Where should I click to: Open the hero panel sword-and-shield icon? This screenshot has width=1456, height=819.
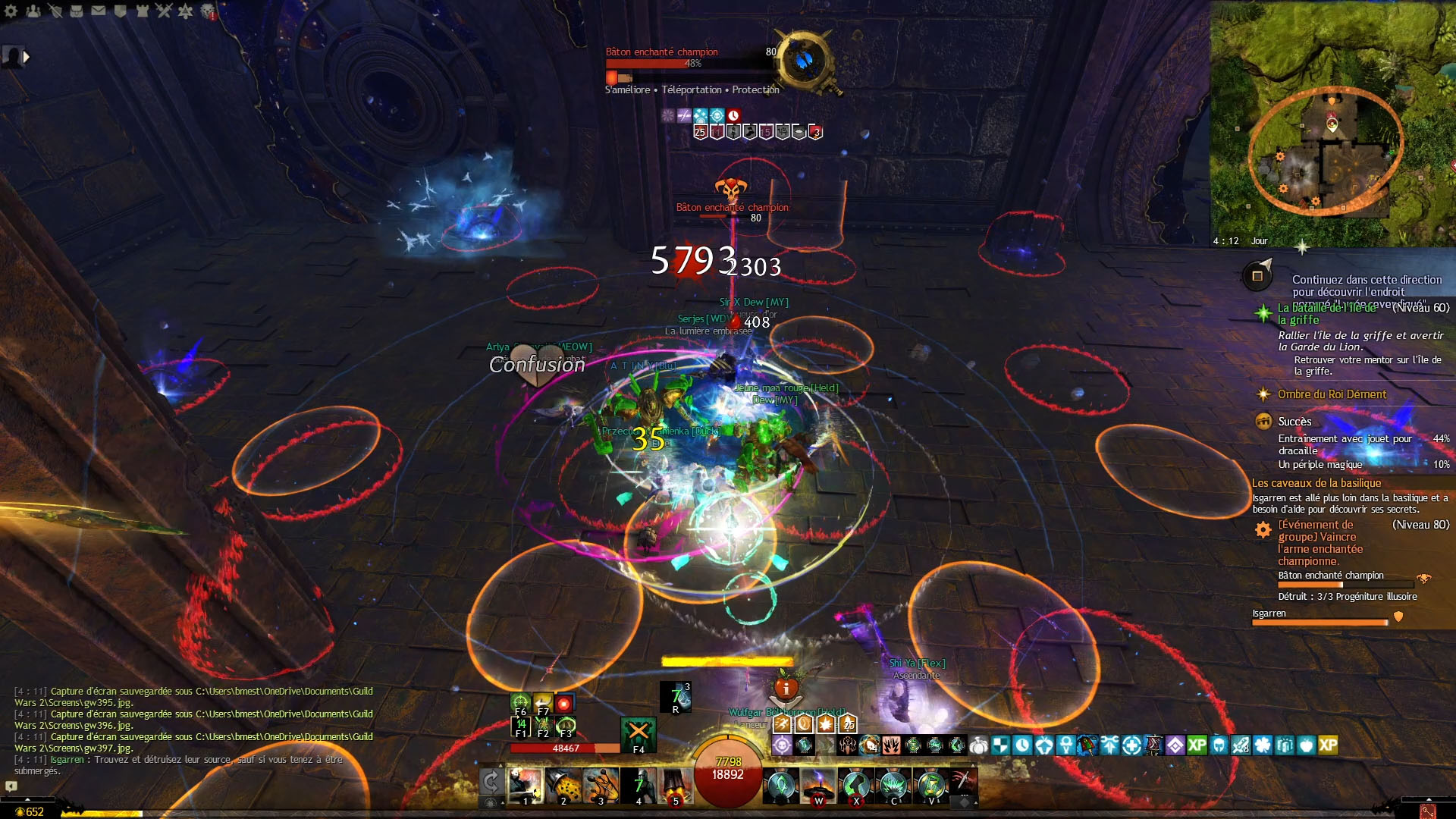click(x=55, y=11)
